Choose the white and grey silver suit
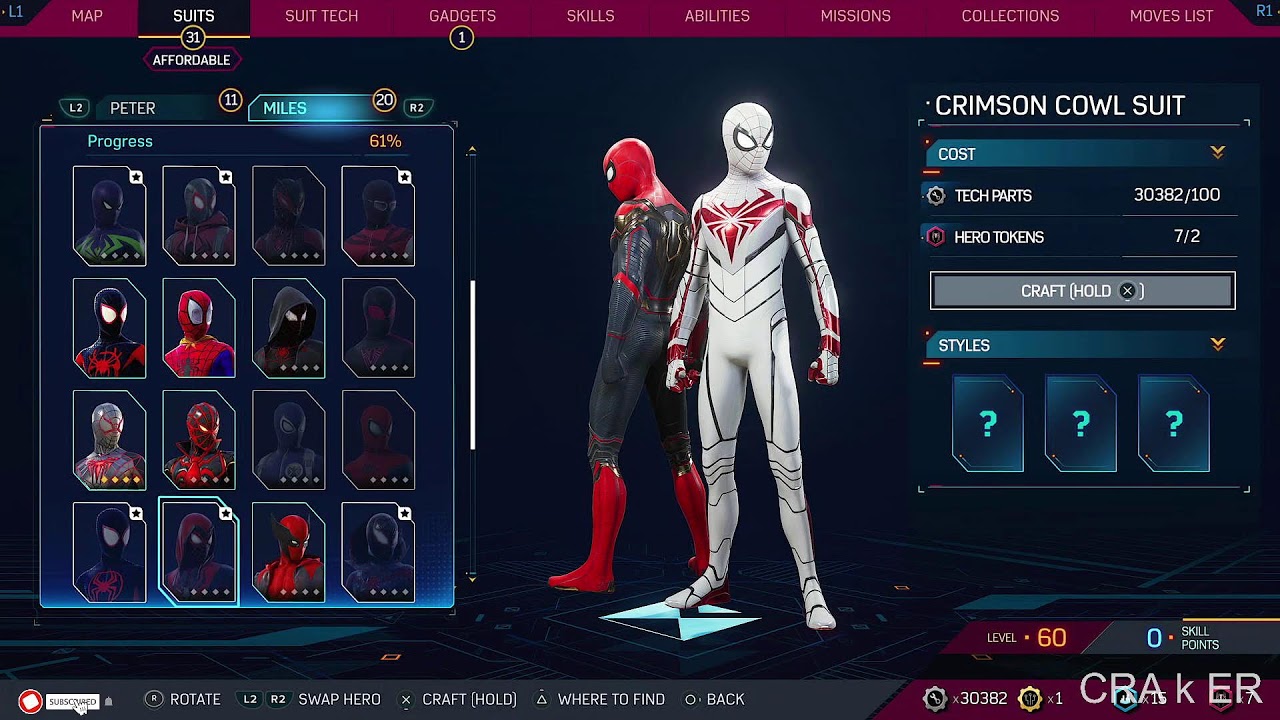The image size is (1280, 720). click(x=110, y=440)
